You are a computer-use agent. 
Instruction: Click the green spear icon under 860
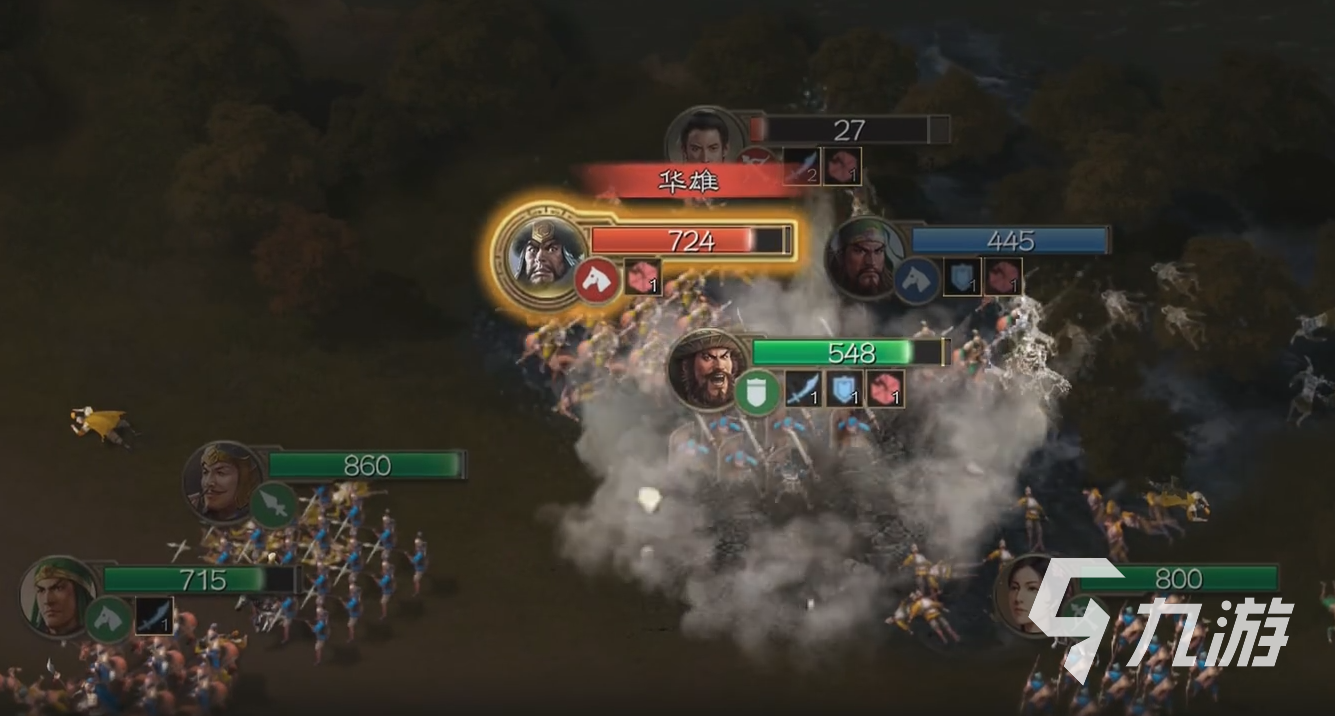tap(271, 505)
